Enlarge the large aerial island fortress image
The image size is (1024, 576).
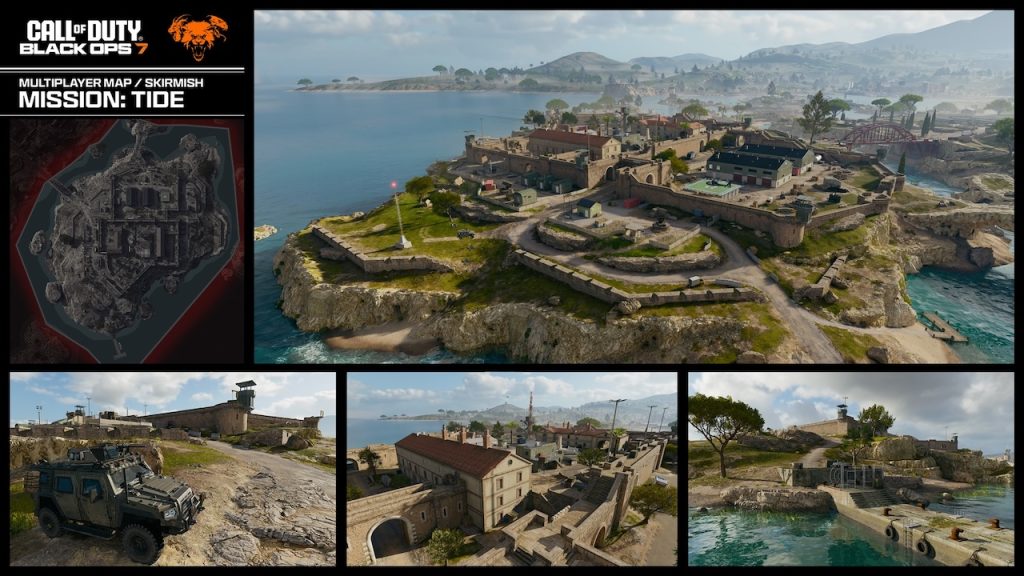point(633,187)
